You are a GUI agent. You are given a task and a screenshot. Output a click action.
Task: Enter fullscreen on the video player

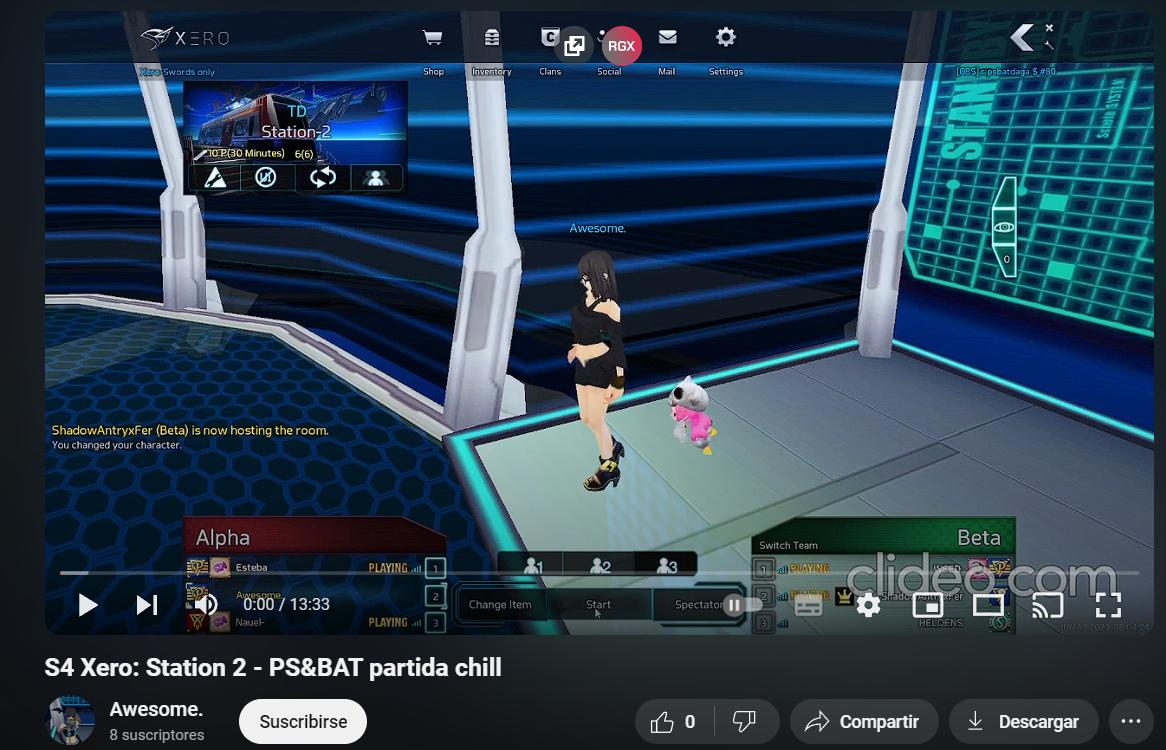pos(1108,604)
